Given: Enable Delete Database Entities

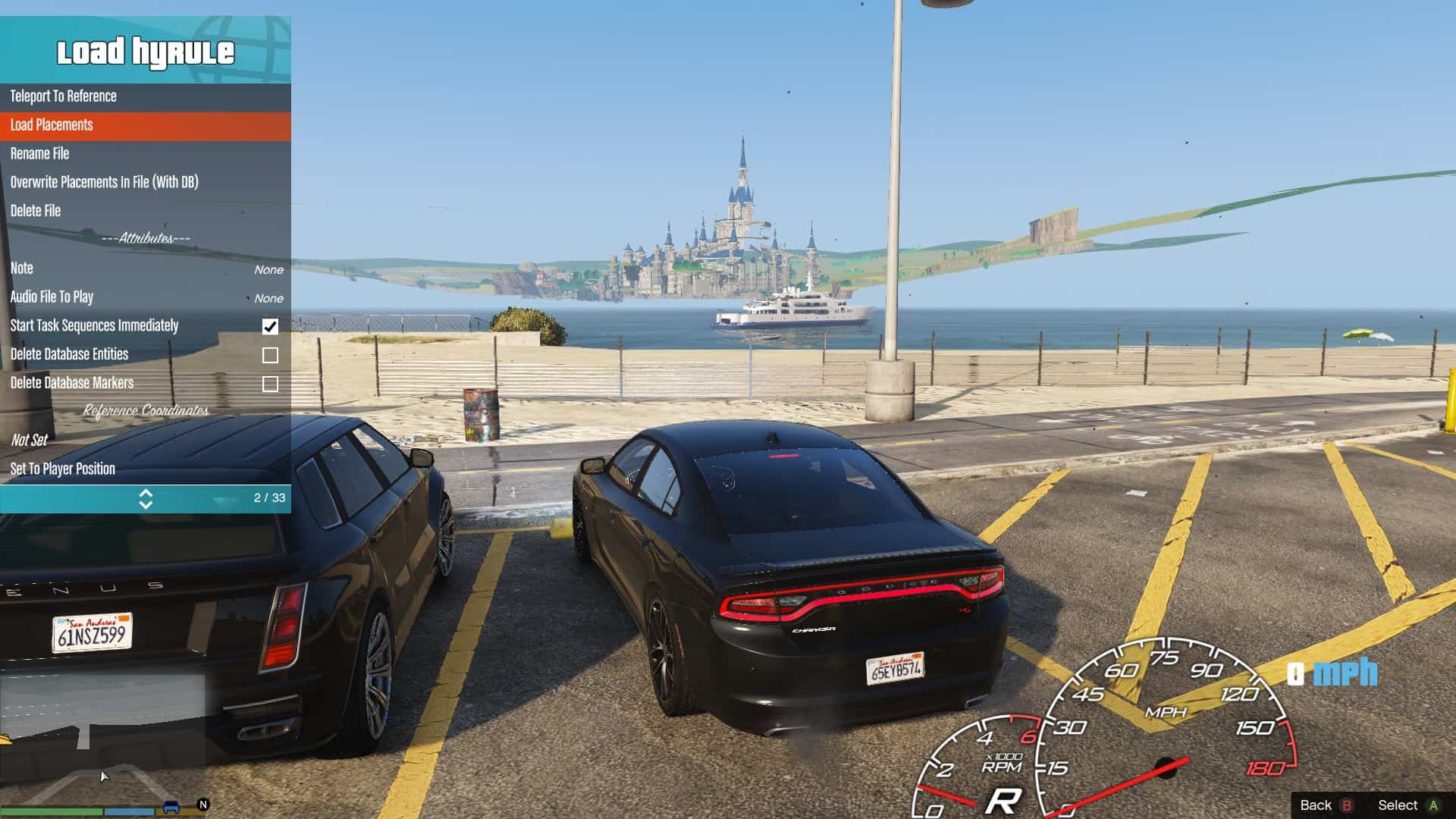Looking at the screenshot, I should click(x=271, y=354).
